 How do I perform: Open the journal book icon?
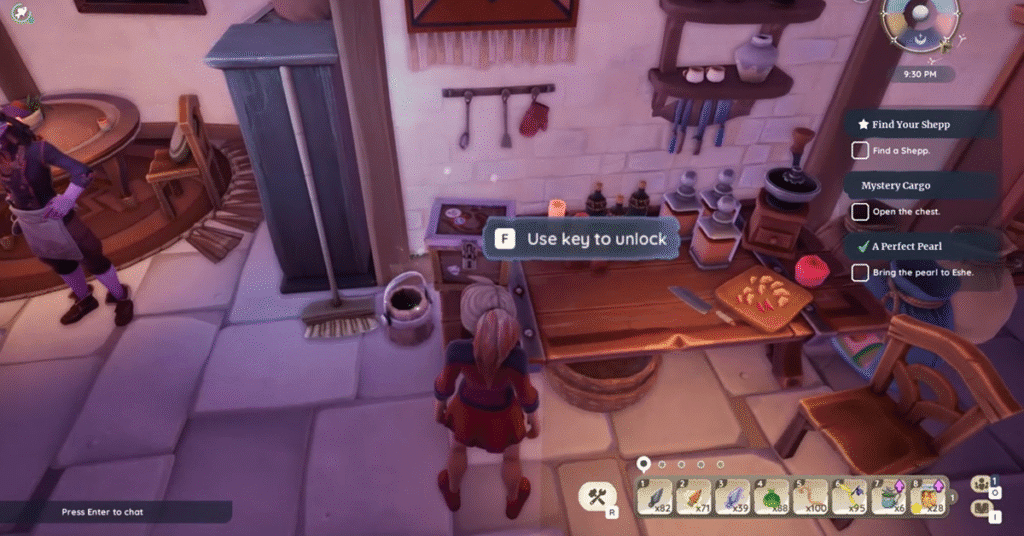[980, 512]
